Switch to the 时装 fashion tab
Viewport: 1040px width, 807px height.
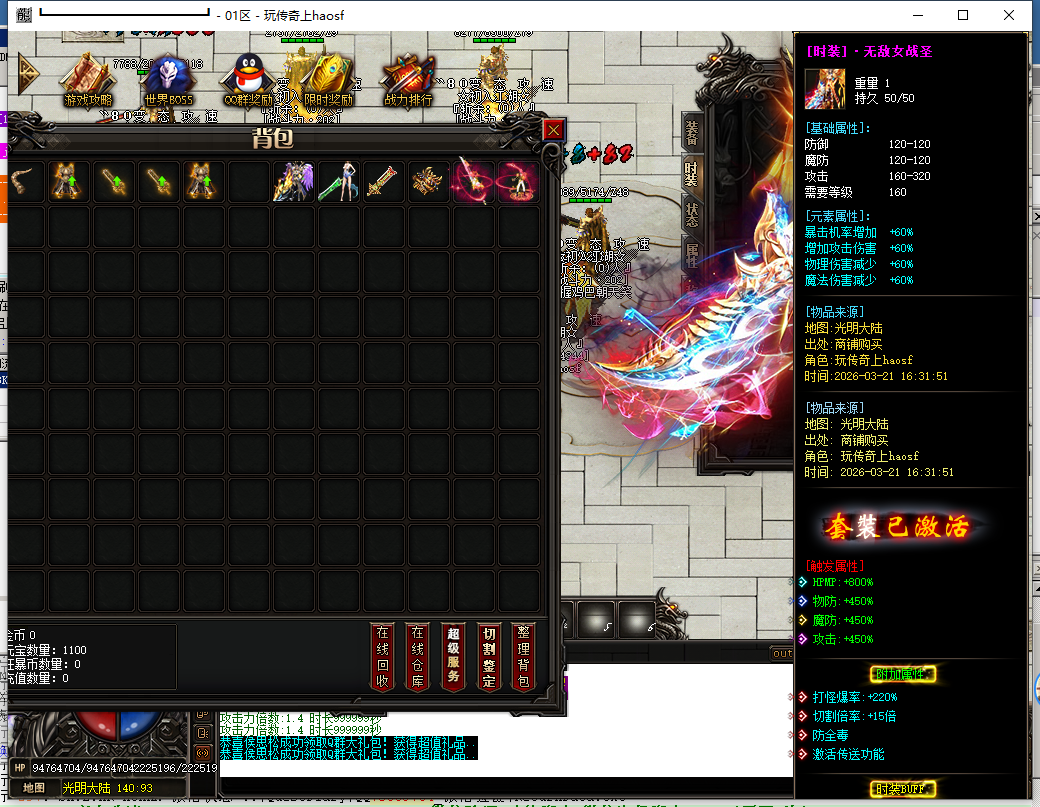pyautogui.click(x=691, y=172)
